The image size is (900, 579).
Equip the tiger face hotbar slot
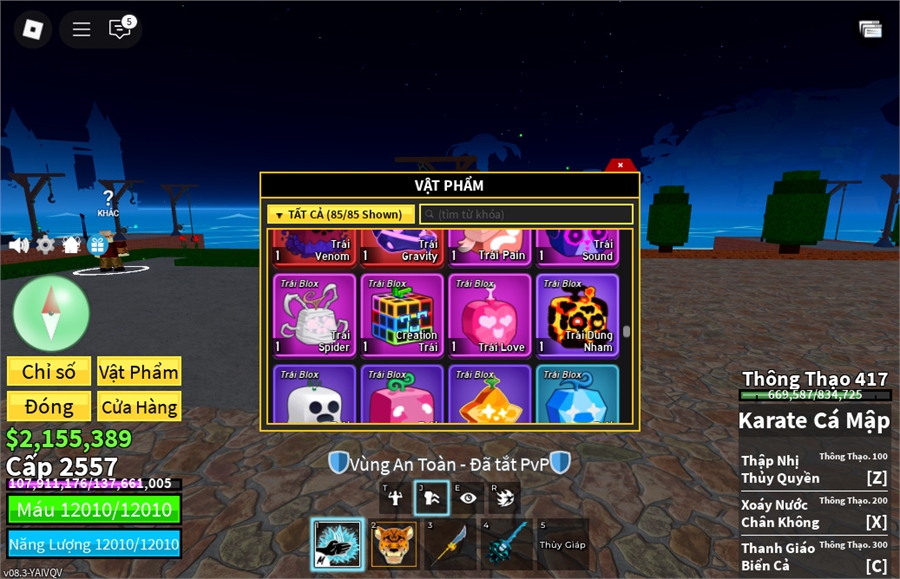point(394,544)
